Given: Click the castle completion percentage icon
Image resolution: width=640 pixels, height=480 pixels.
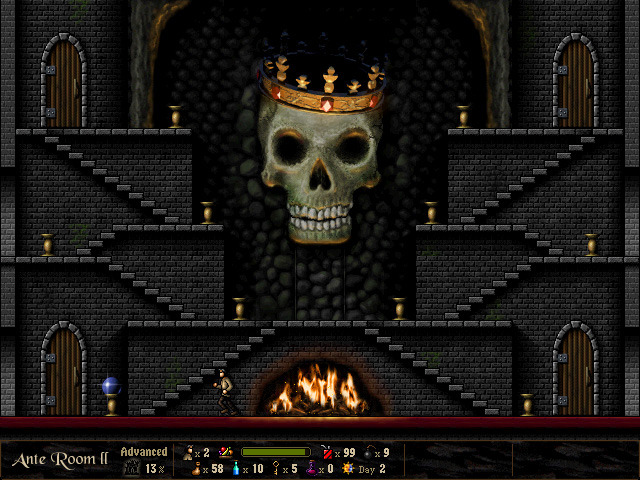Looking at the screenshot, I should click(x=131, y=467).
